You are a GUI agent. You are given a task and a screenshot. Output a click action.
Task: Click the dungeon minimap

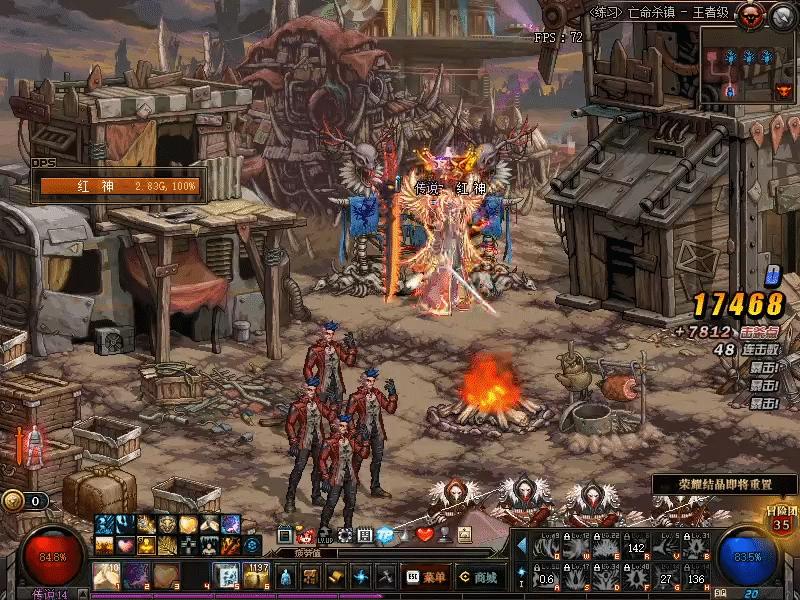tap(747, 65)
